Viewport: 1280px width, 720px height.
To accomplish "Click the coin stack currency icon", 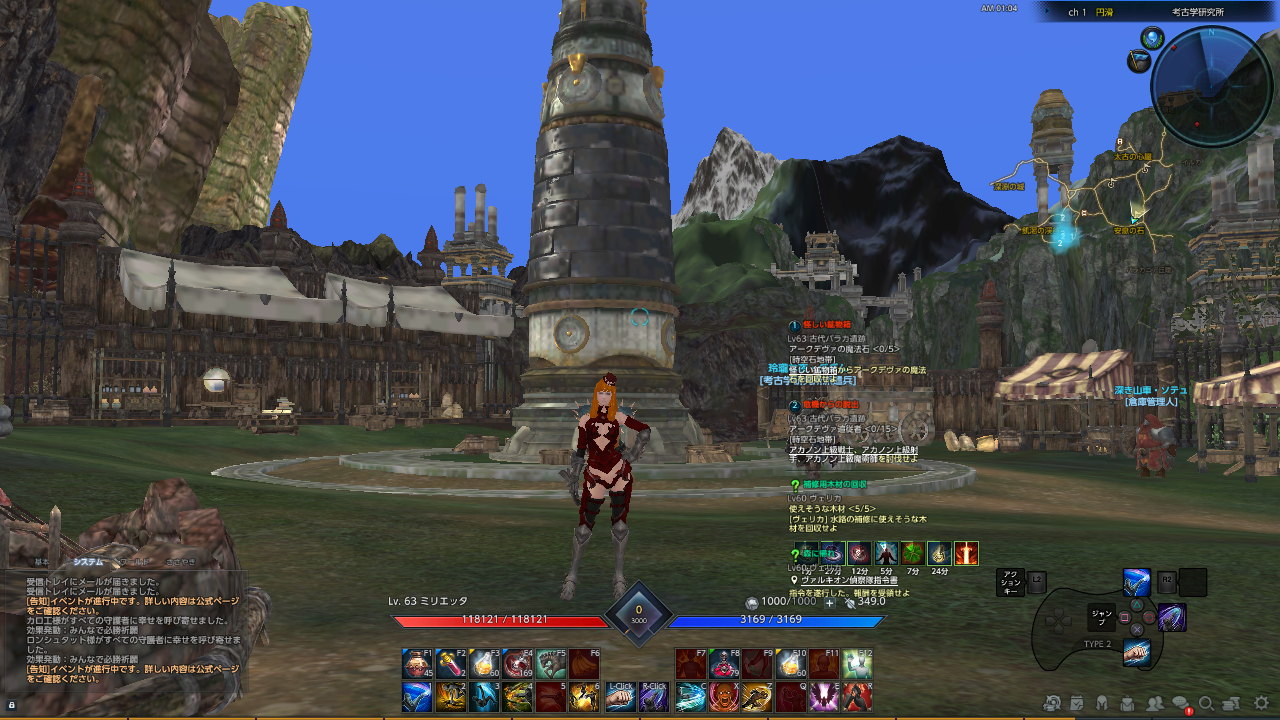I will tap(751, 603).
